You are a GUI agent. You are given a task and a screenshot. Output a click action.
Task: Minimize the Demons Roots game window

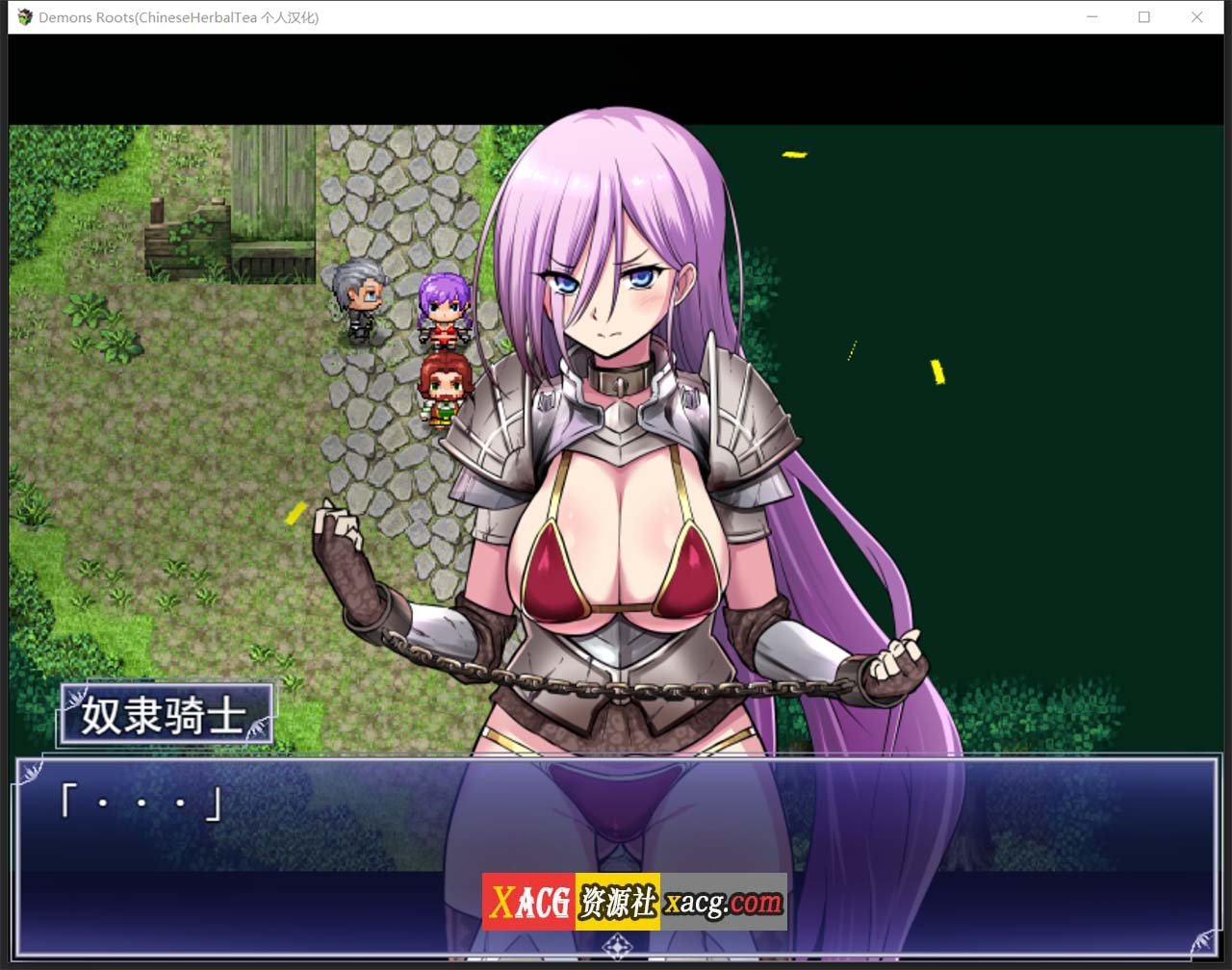[1091, 17]
